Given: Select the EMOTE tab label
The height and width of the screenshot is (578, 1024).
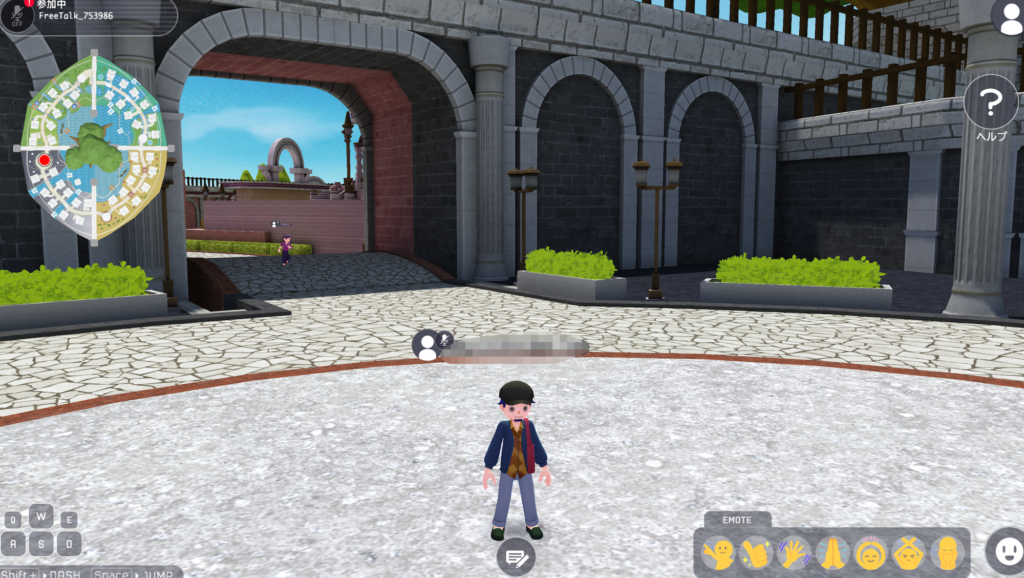Looking at the screenshot, I should (x=737, y=520).
